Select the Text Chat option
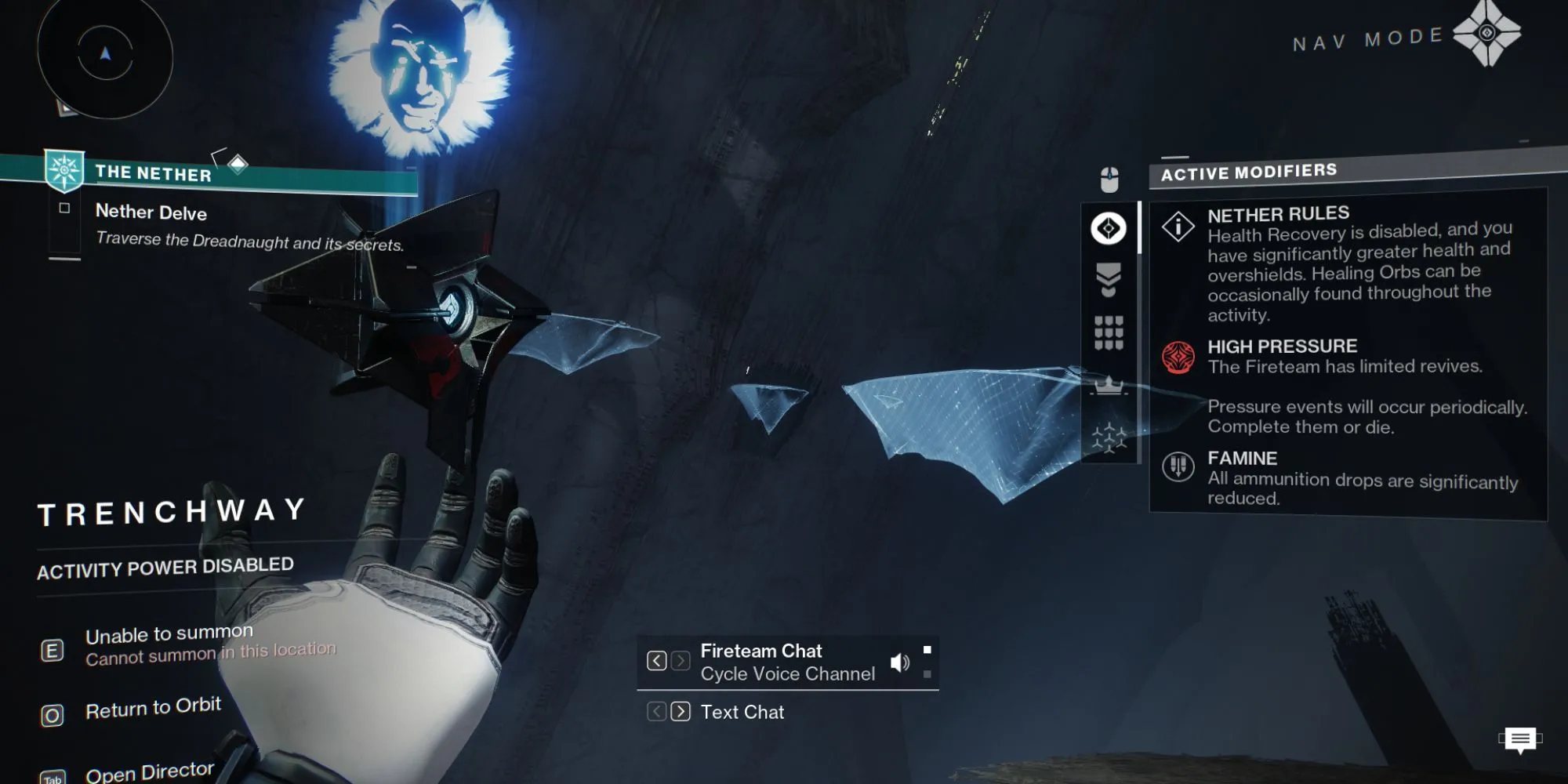This screenshot has height=784, width=1568. [x=742, y=712]
